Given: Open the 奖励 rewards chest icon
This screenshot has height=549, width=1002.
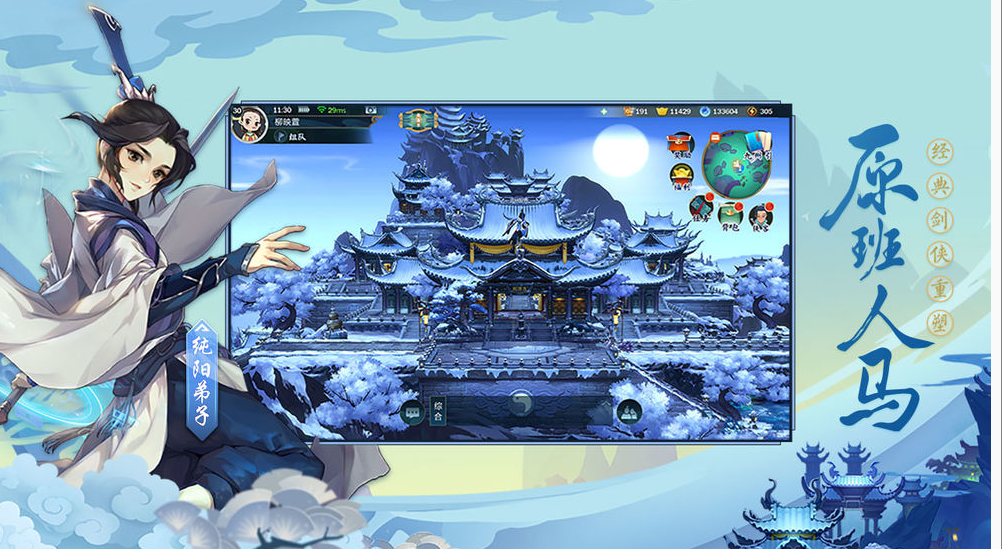Looking at the screenshot, I should click(682, 145).
